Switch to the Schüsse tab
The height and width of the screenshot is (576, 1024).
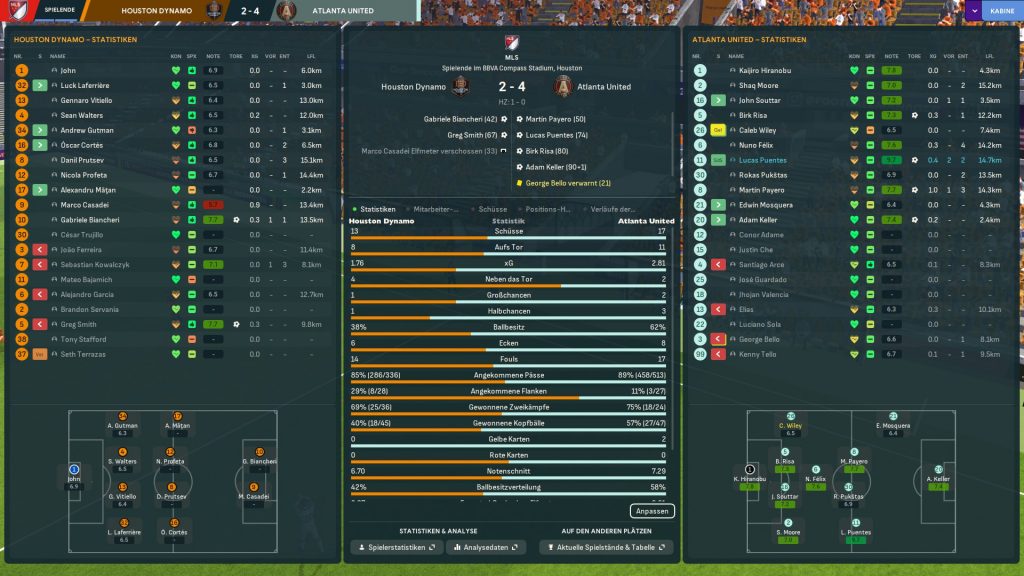pos(493,209)
